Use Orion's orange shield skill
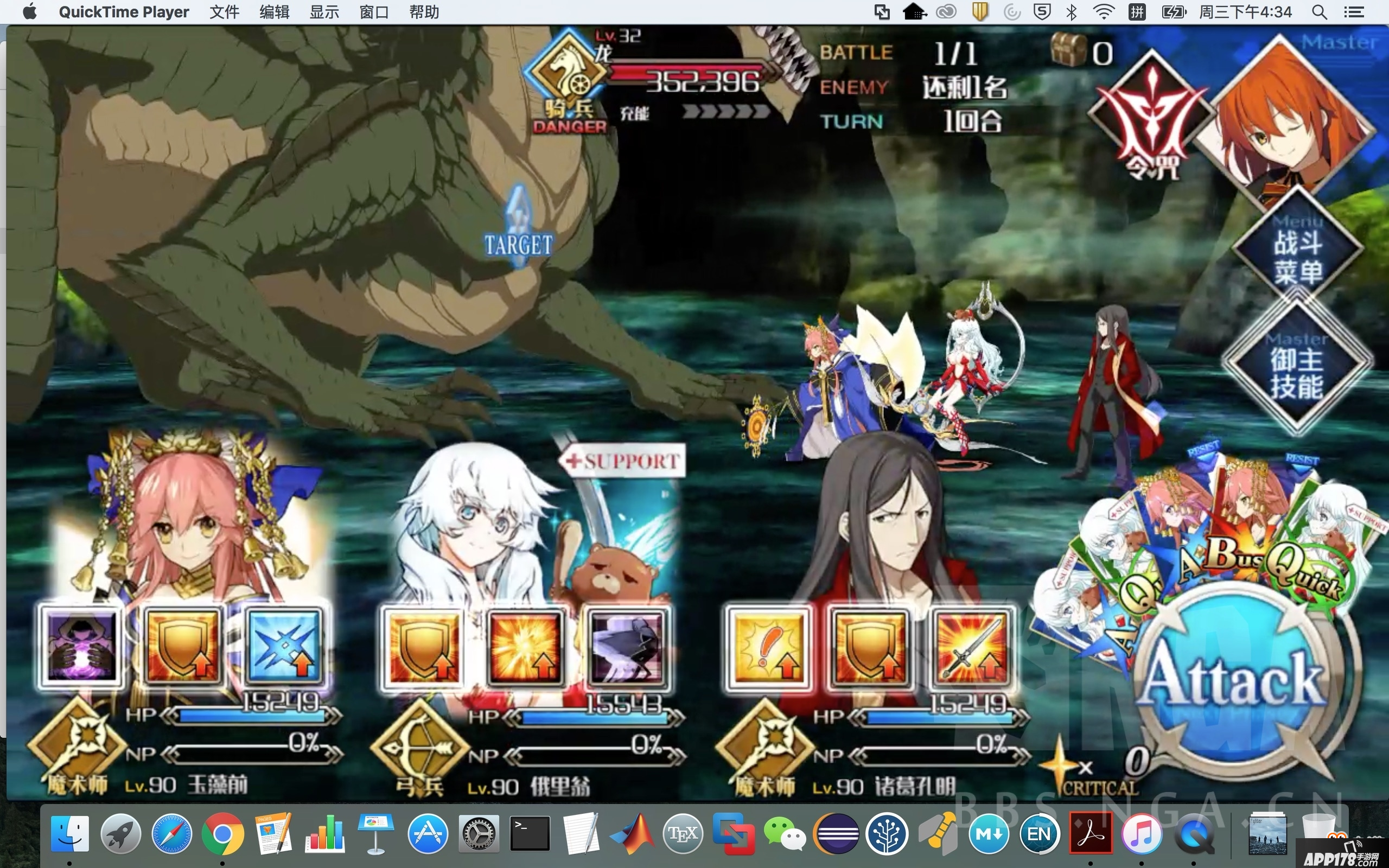 (x=424, y=647)
